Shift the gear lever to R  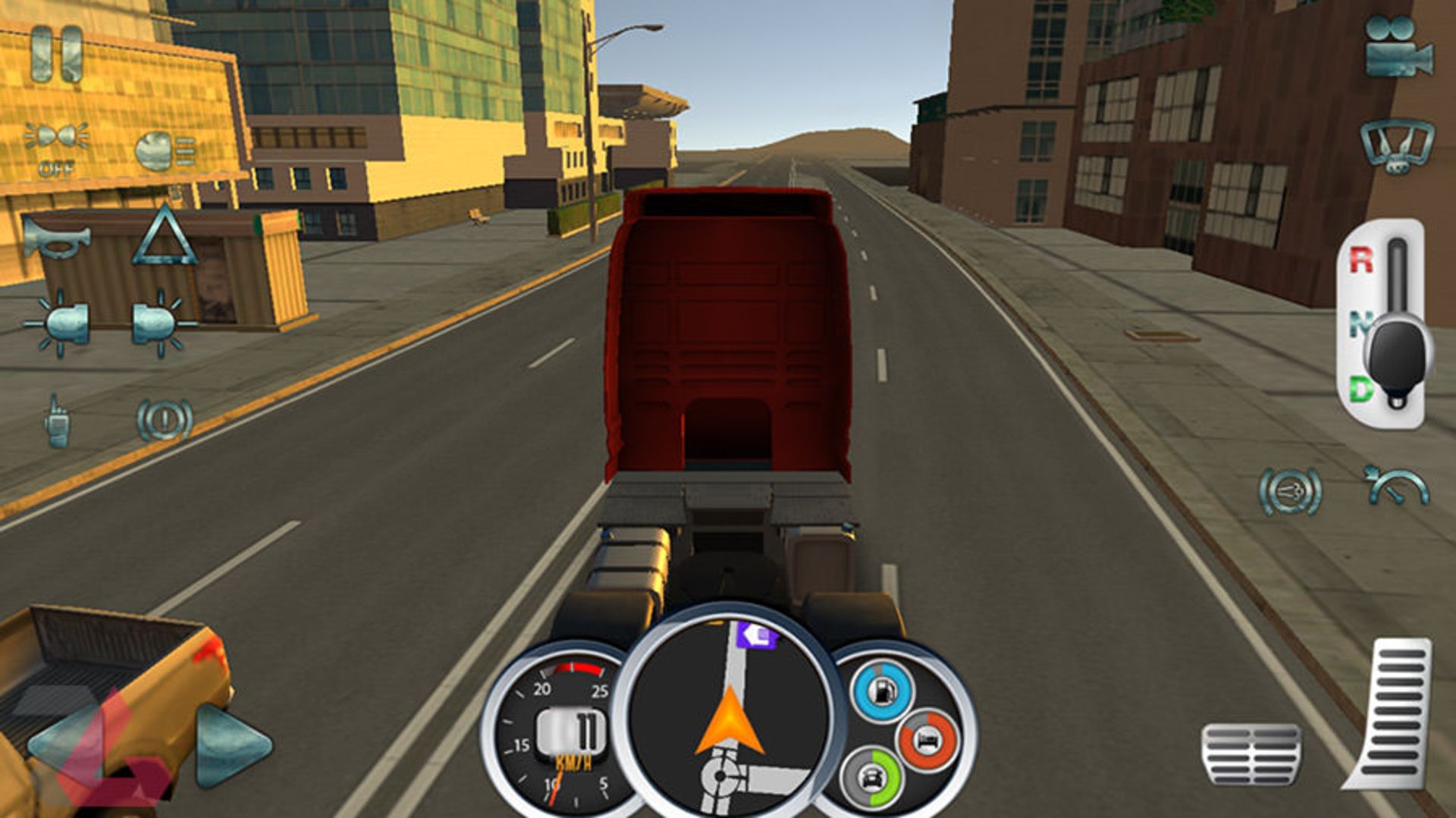point(1362,261)
